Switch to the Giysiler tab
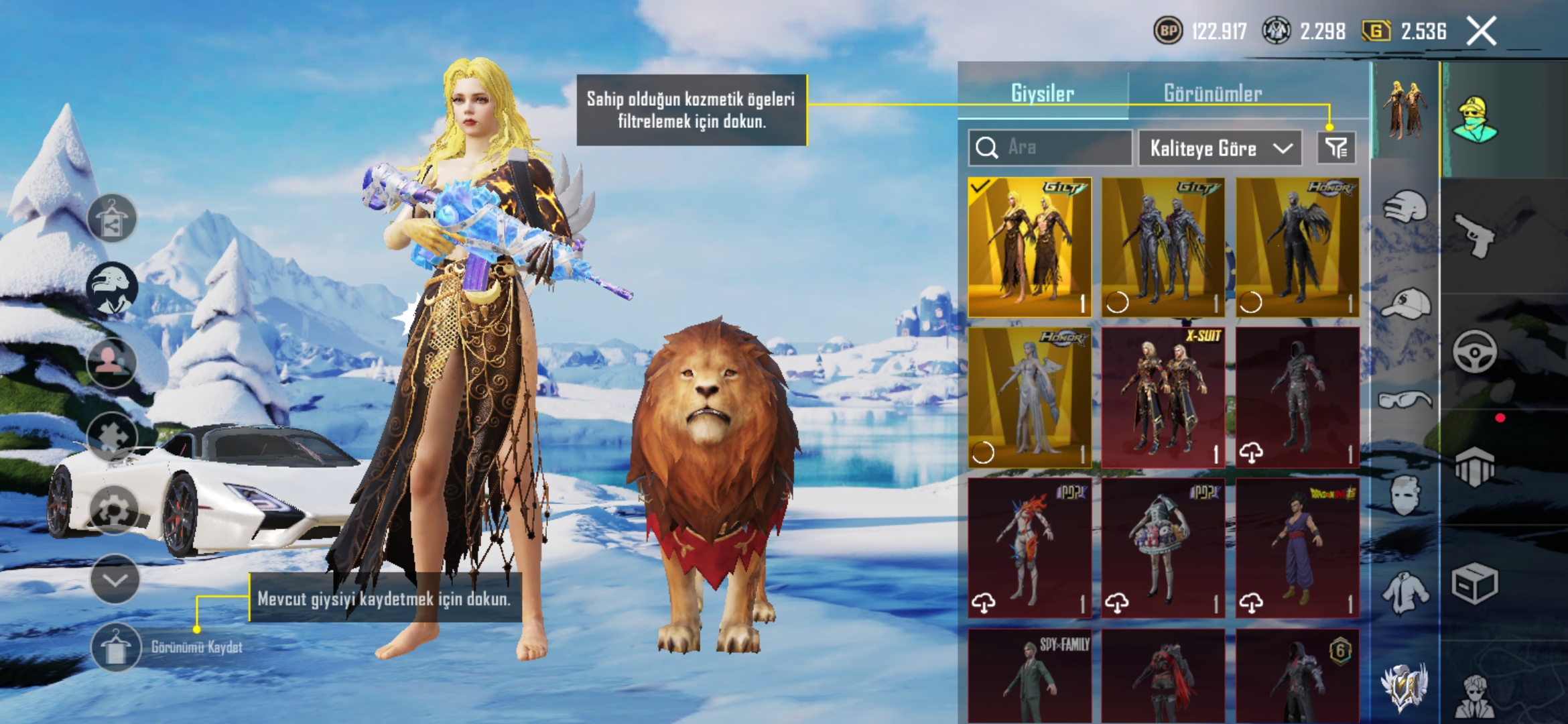This screenshot has height=724, width=1568. (1042, 93)
